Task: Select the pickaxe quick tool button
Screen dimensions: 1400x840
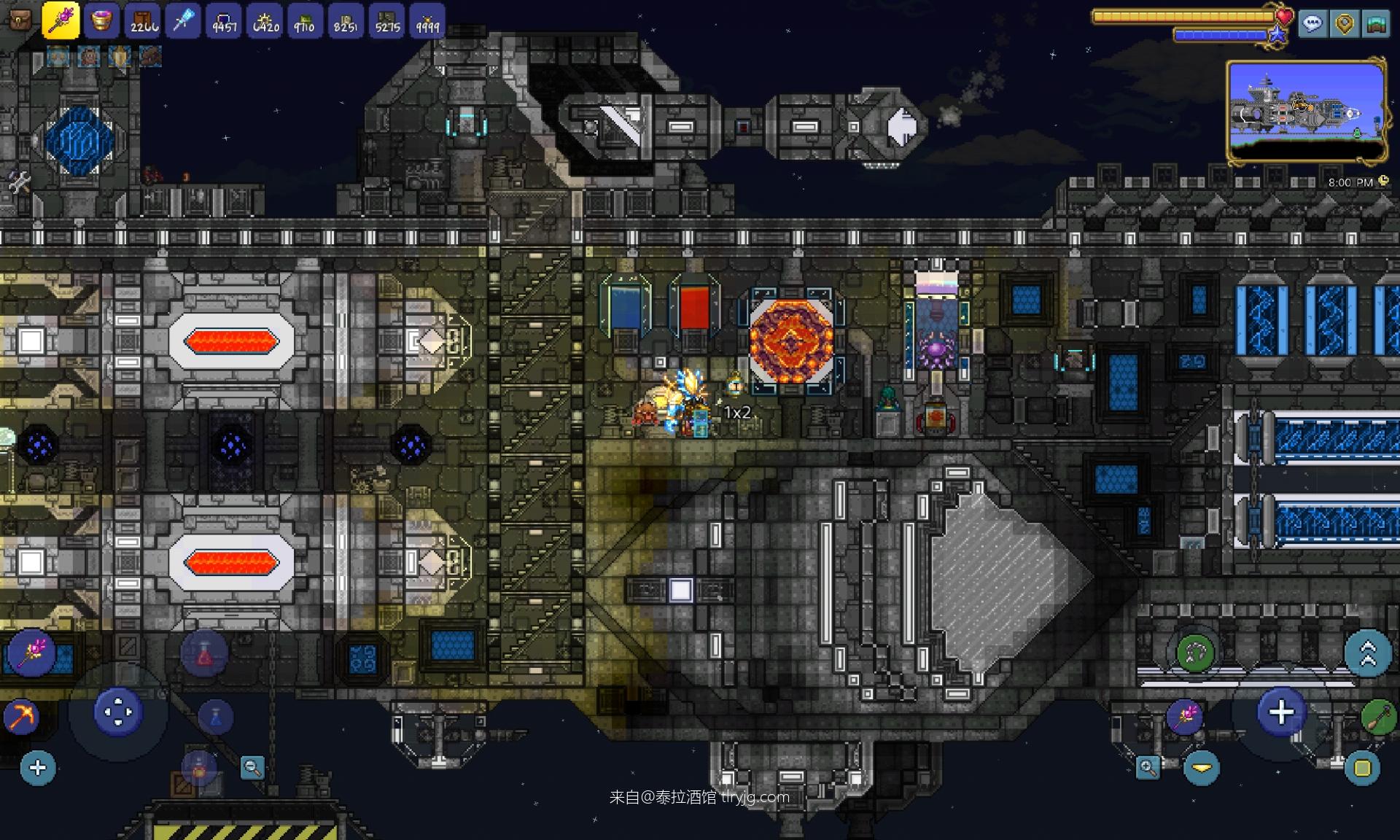Action: coord(20,717)
